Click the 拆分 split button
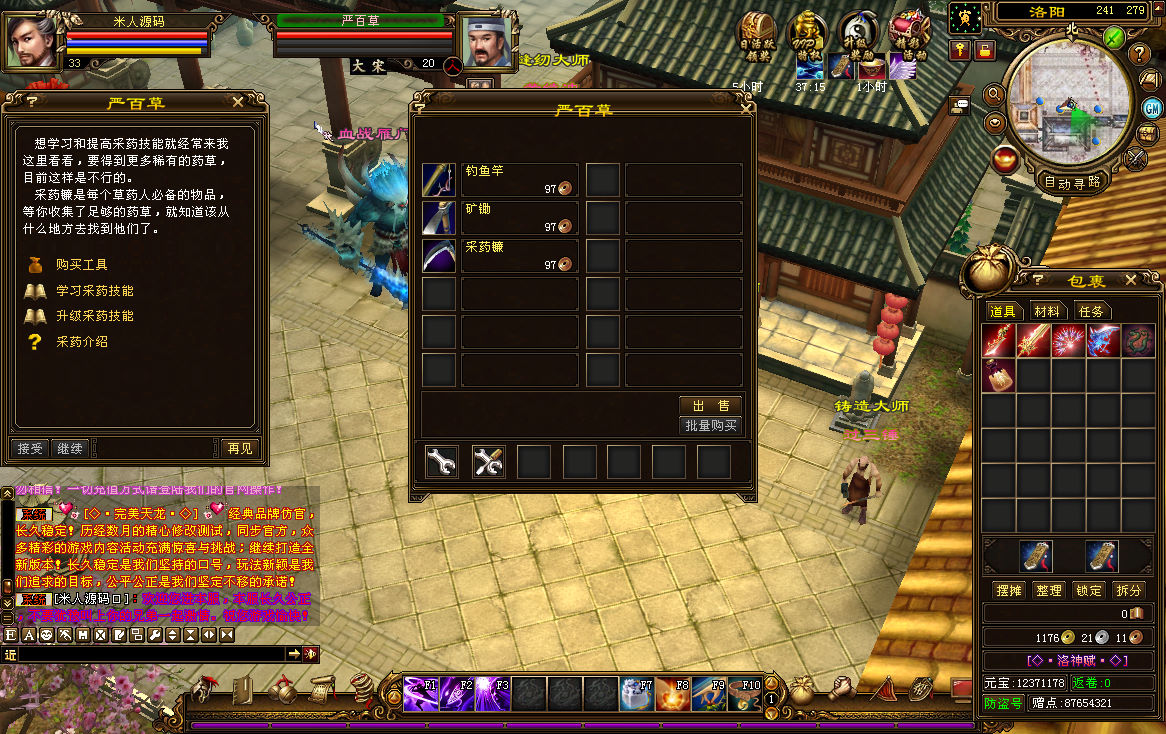1166x734 pixels. [x=1128, y=590]
